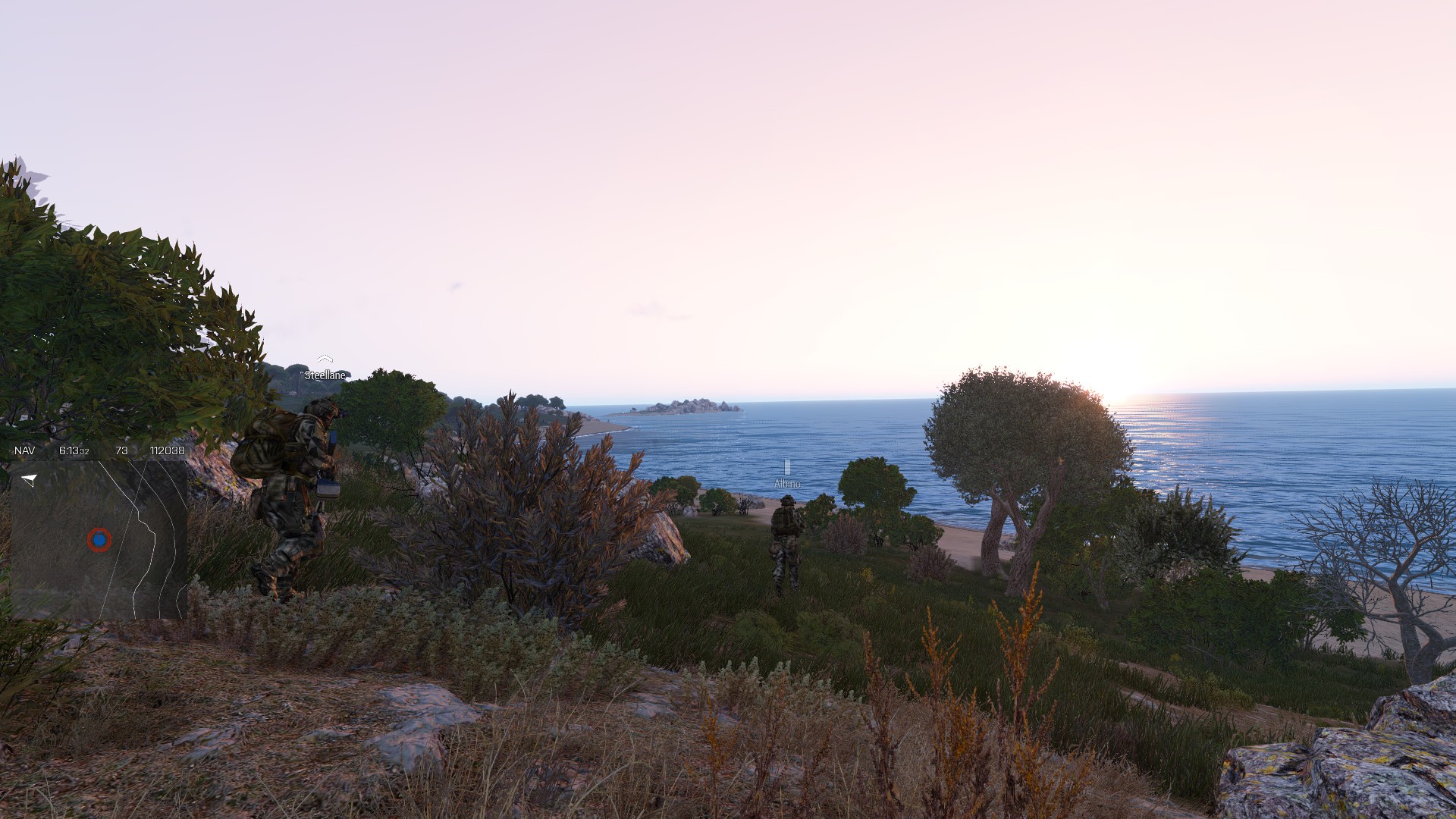Screen dimensions: 1456x819
Task: Click the GPS minimap panel
Action: [x=99, y=538]
